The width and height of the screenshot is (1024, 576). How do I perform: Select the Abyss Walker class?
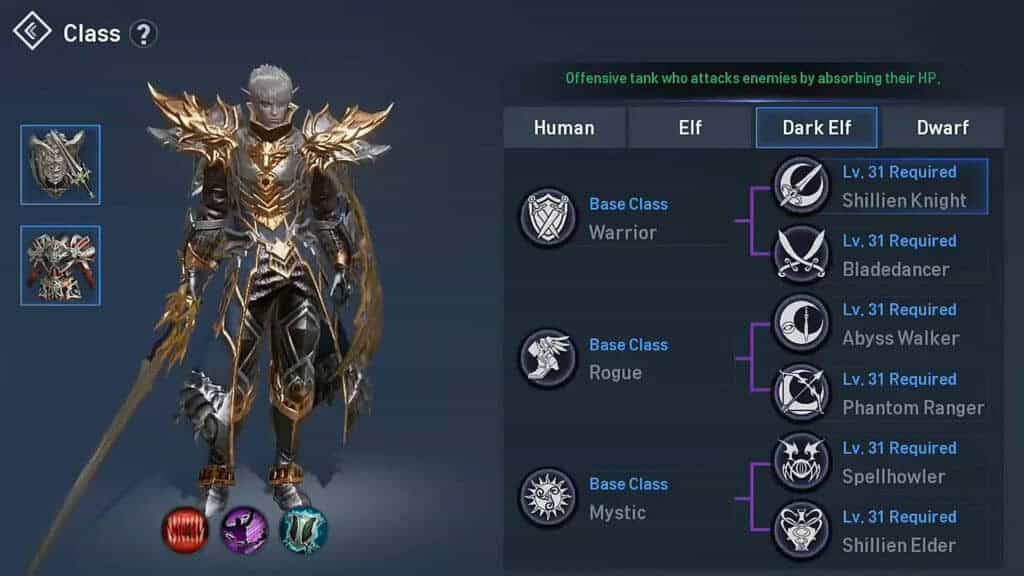pos(880,324)
